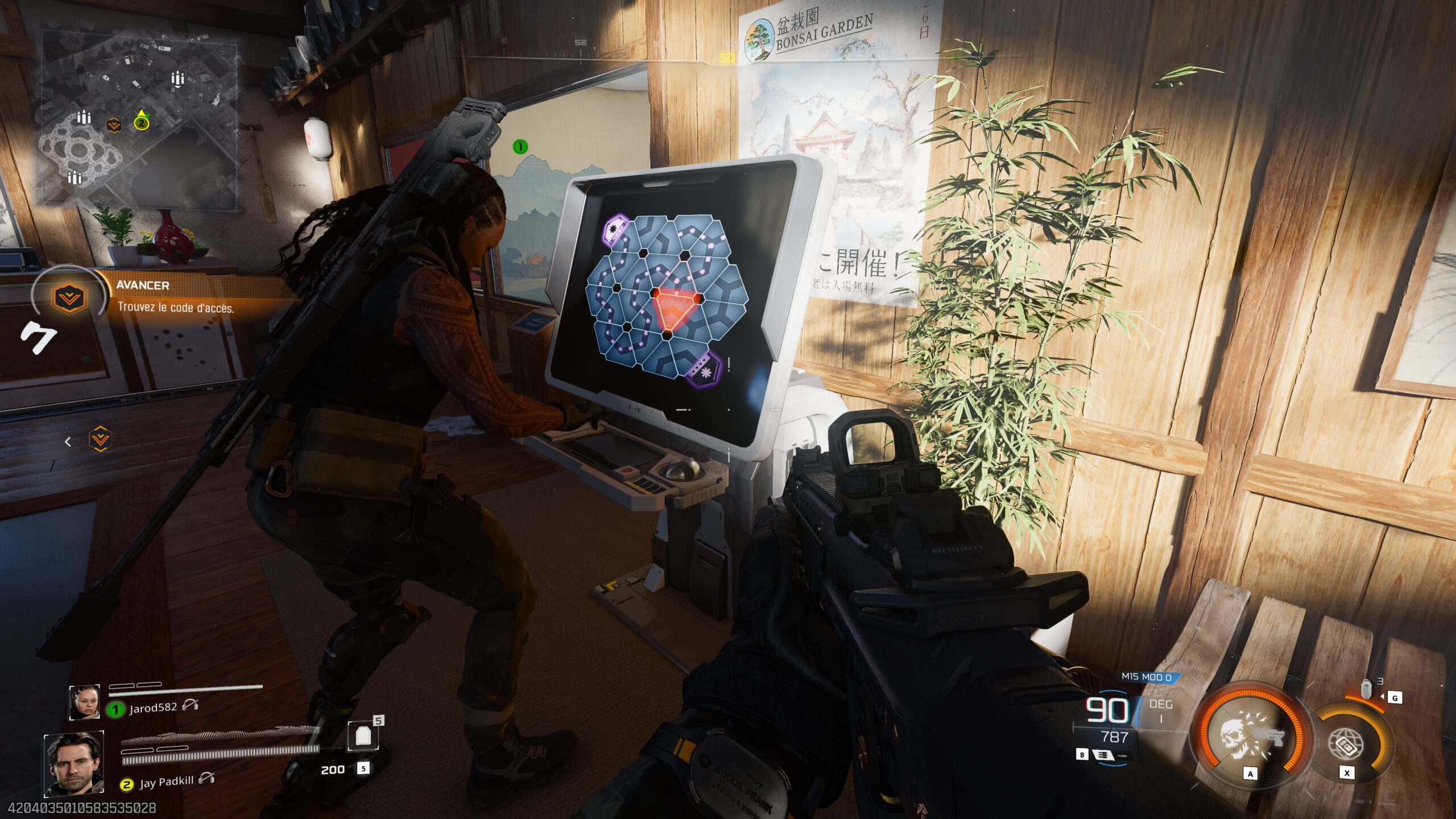Expand the left-side objective tracker arrow
The height and width of the screenshot is (819, 1456).
[x=68, y=441]
